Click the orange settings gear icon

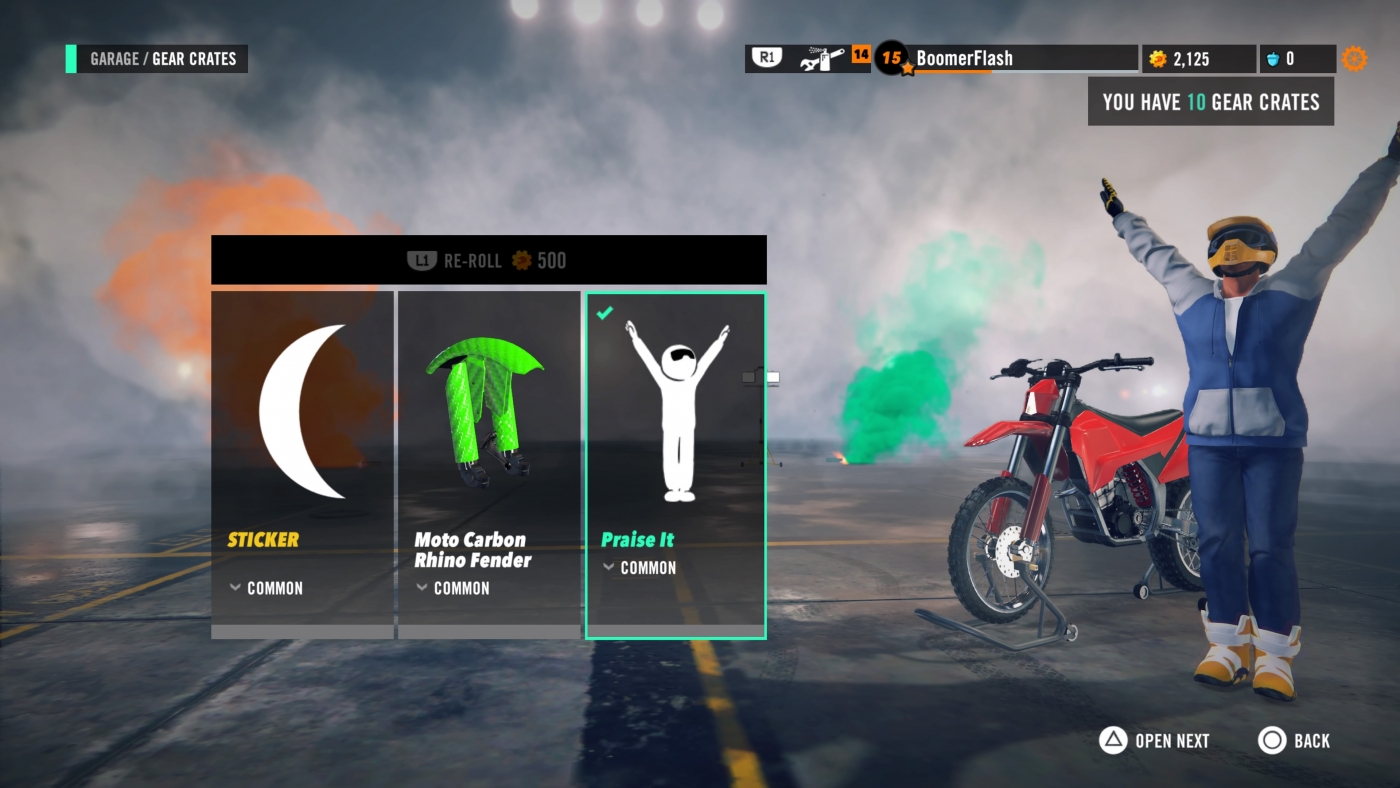(1355, 58)
